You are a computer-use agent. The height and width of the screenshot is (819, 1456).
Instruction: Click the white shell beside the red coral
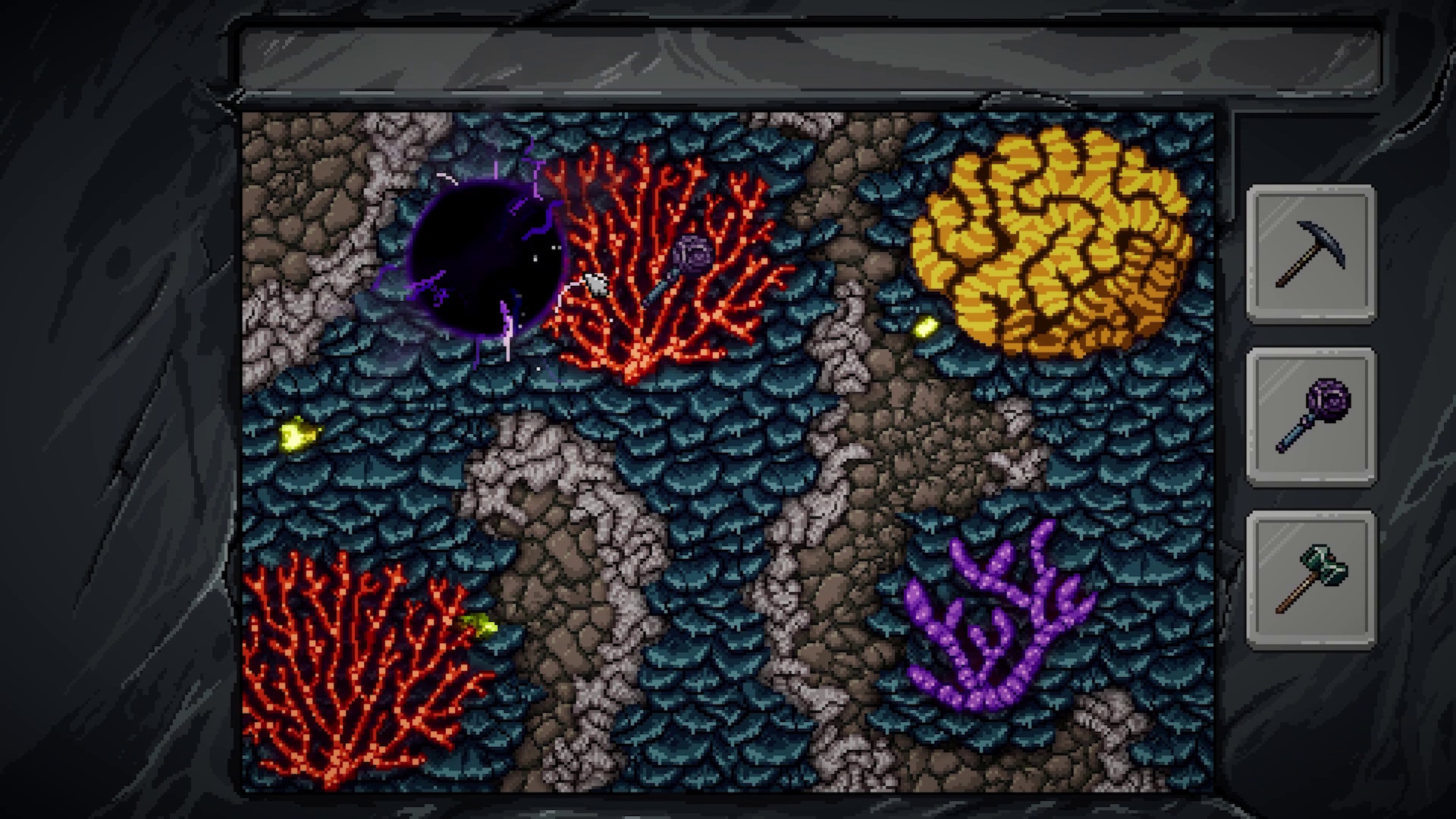(594, 286)
